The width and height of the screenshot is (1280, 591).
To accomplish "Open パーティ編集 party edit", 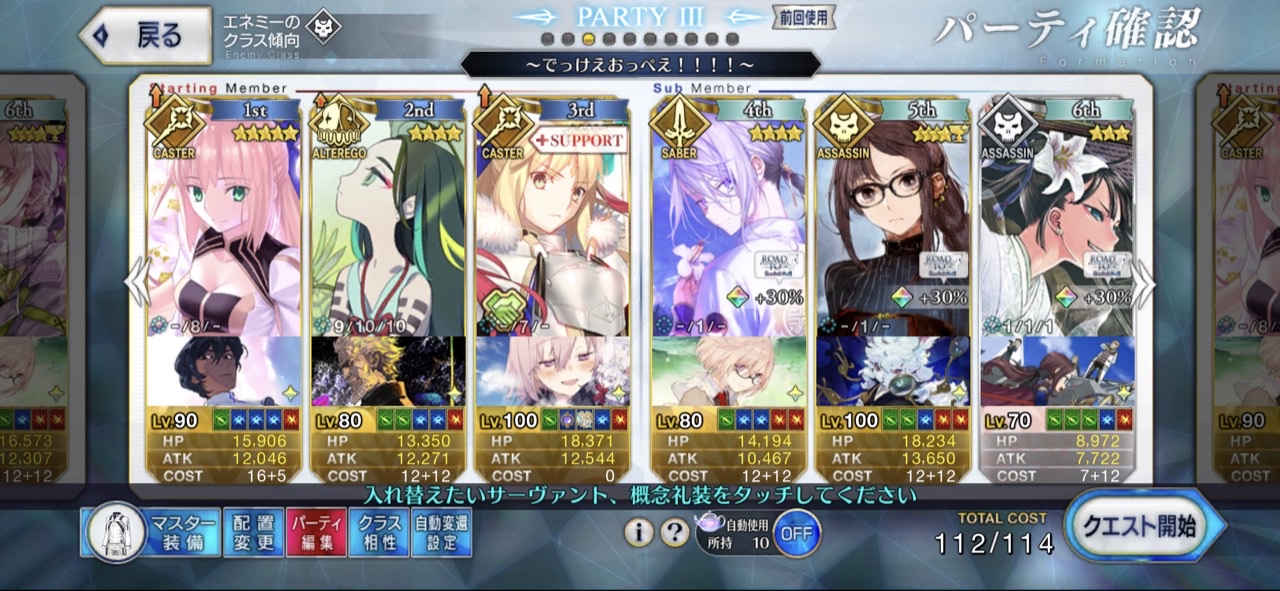I will (316, 533).
